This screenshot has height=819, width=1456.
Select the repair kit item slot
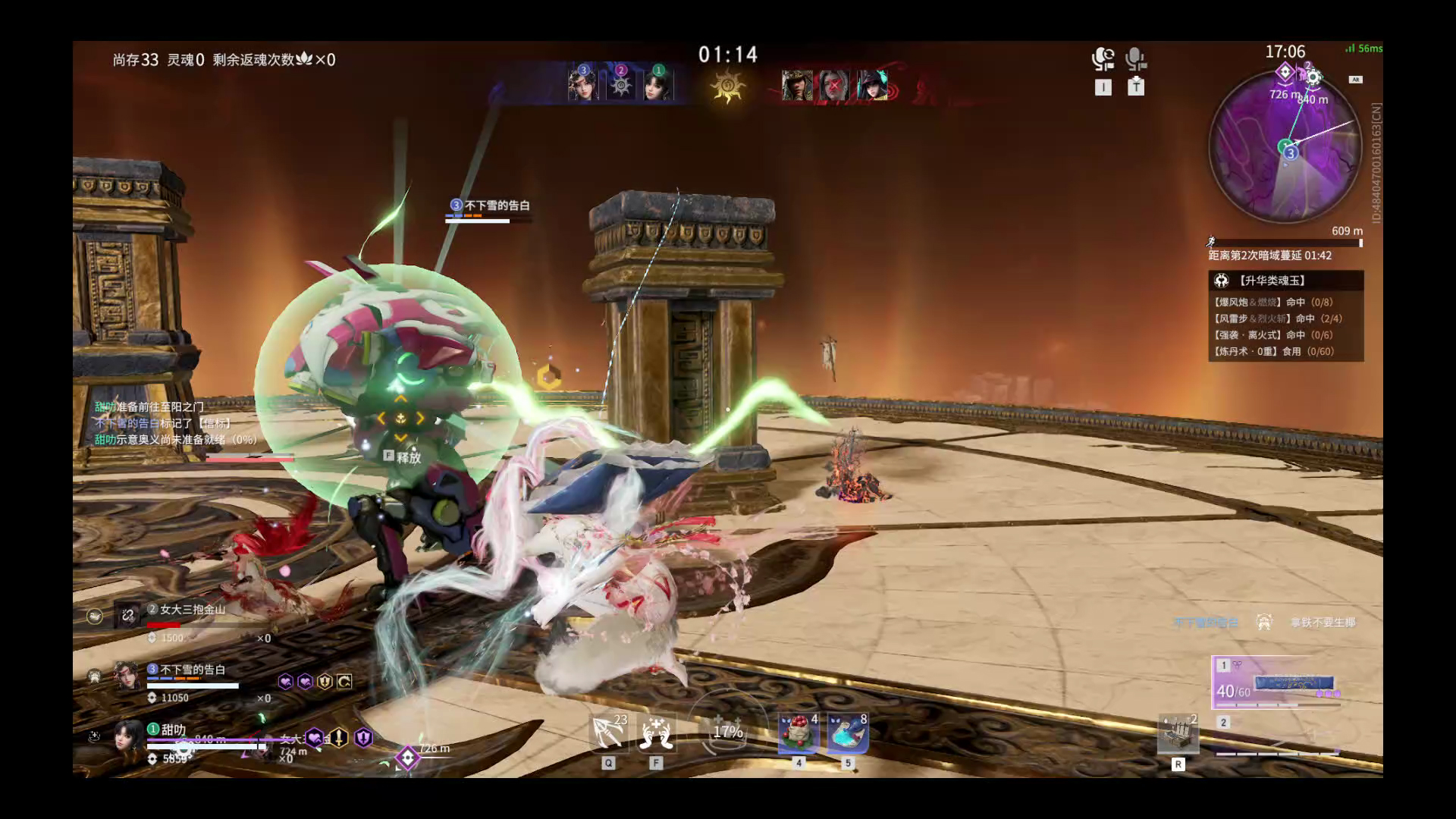coord(1178,733)
